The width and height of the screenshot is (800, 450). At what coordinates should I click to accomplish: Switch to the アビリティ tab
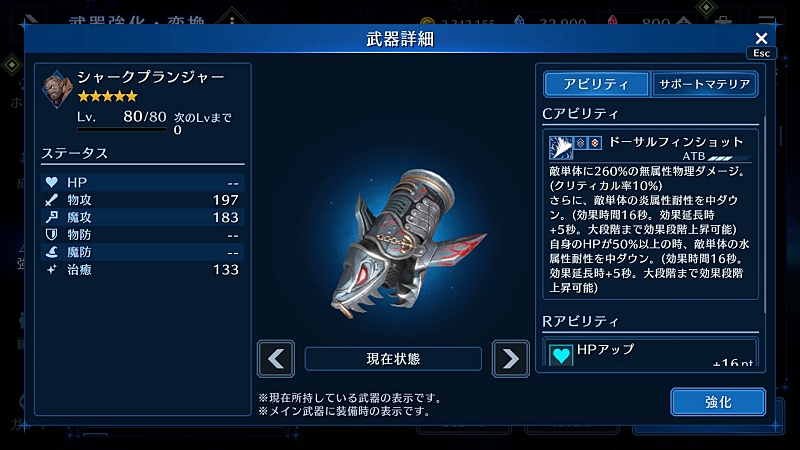pyautogui.click(x=596, y=84)
